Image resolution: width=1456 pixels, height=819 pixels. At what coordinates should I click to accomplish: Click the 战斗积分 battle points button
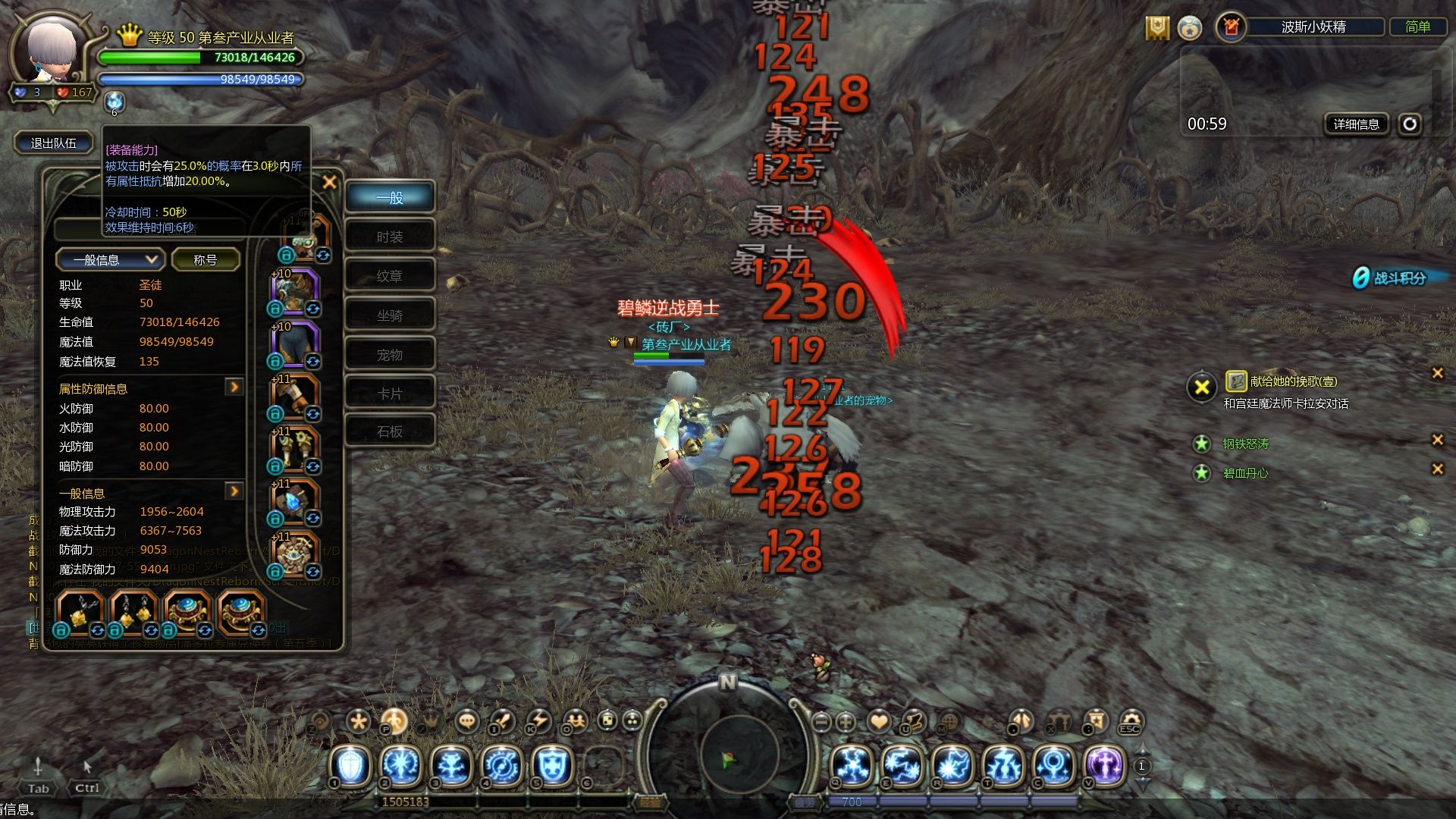point(1398,278)
